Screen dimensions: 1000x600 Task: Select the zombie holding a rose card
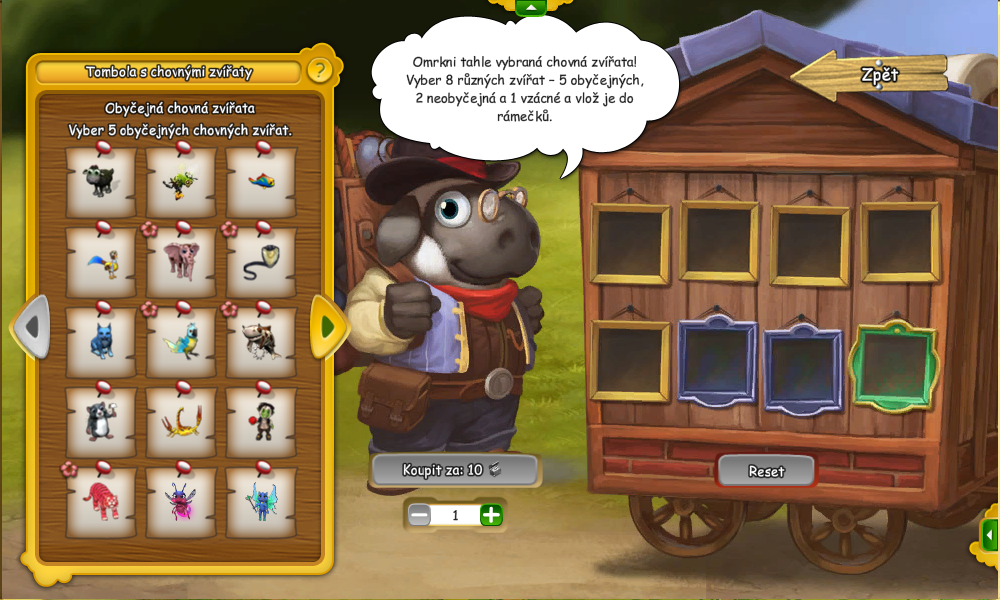261,421
